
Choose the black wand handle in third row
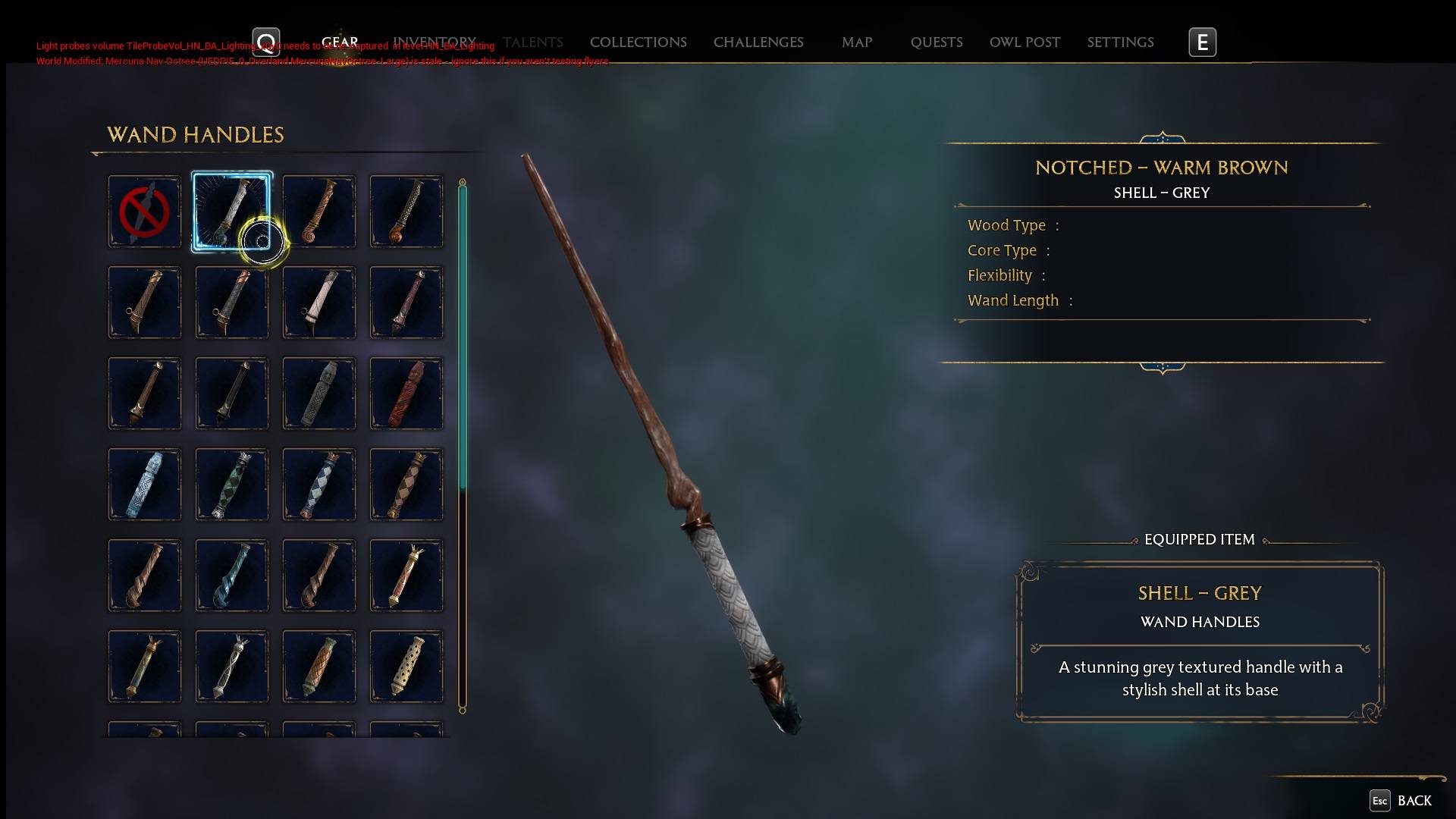232,393
